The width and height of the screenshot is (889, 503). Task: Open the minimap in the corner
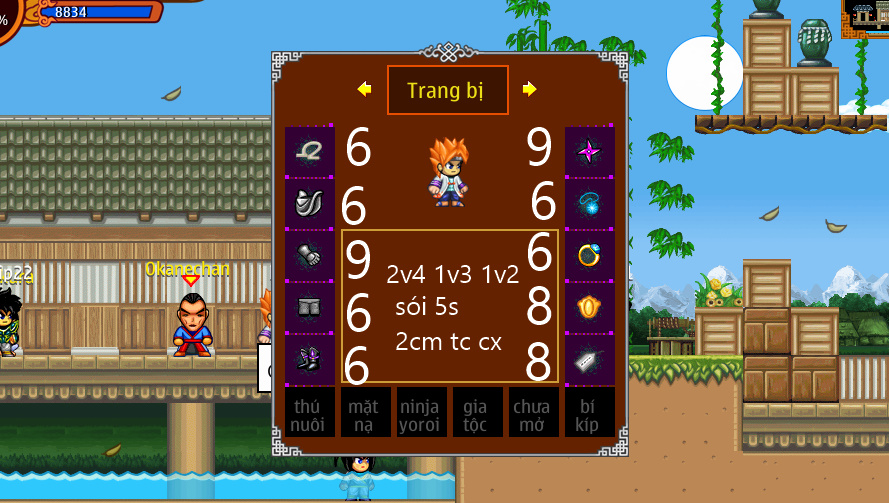[x=867, y=18]
